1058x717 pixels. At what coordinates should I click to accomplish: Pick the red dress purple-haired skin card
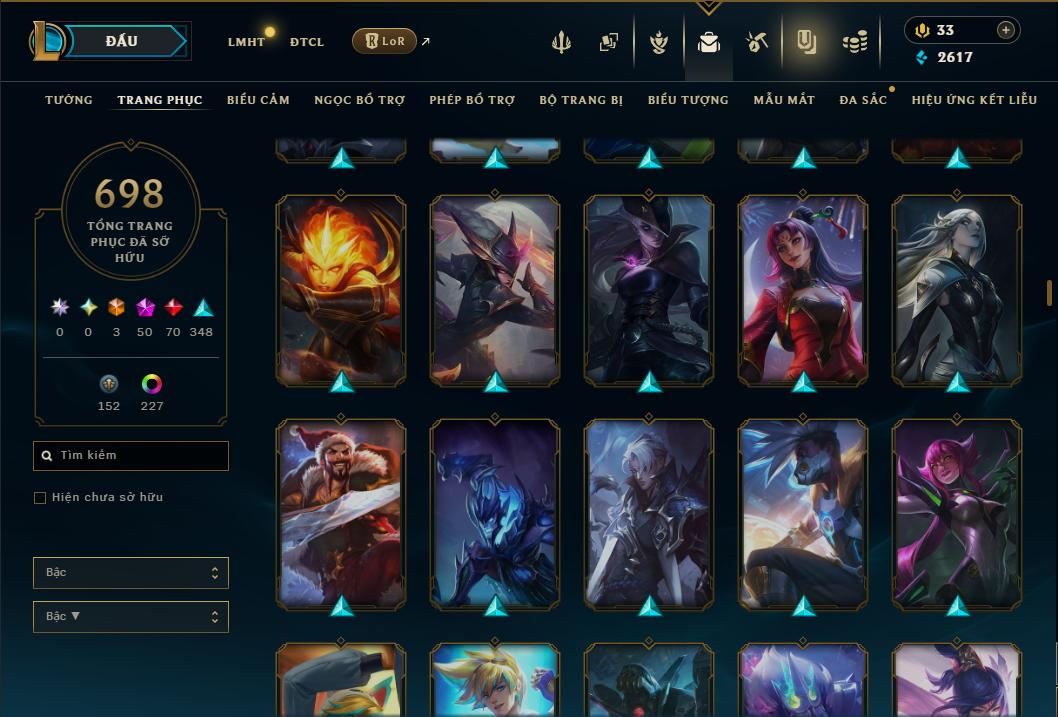coord(803,288)
